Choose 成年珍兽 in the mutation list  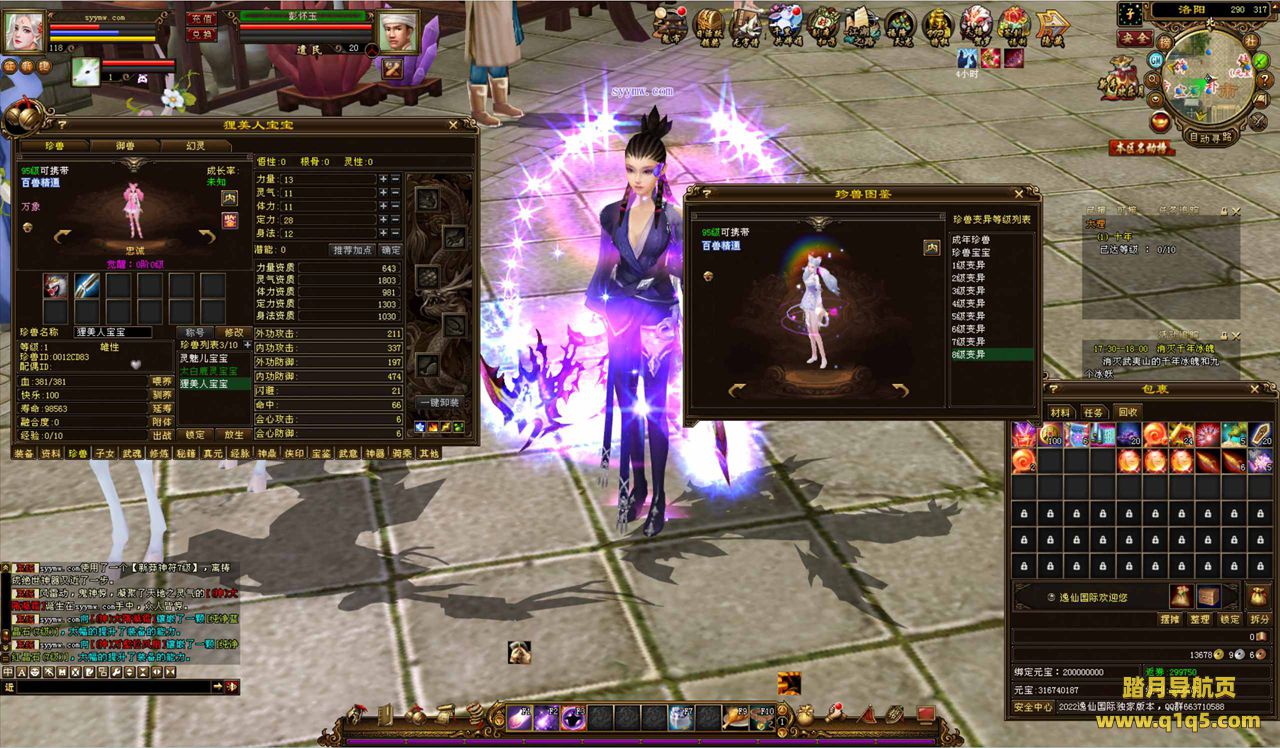(971, 240)
